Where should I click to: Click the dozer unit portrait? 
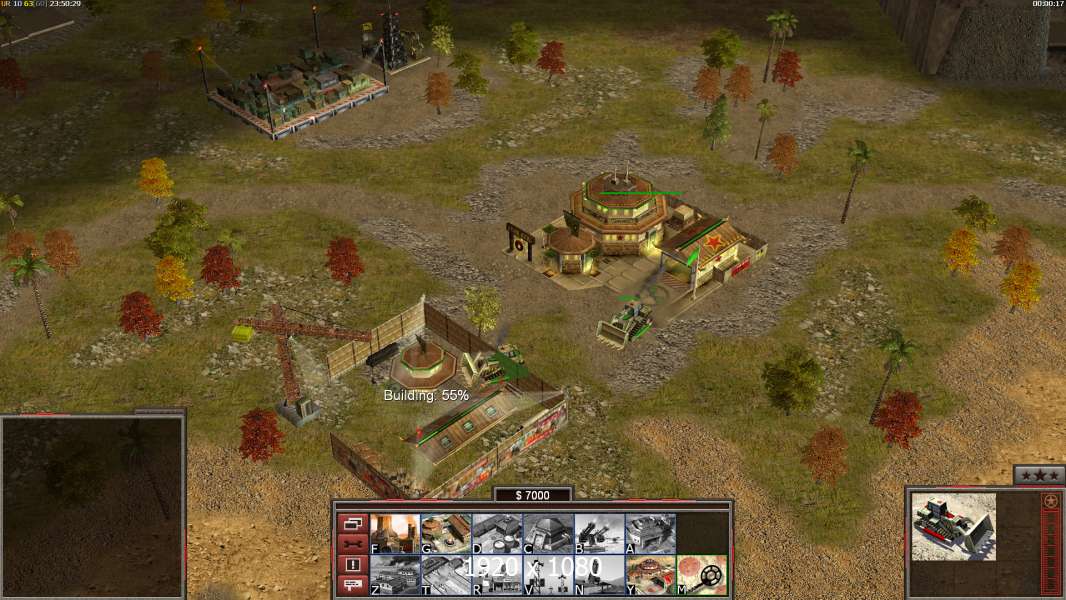953,526
